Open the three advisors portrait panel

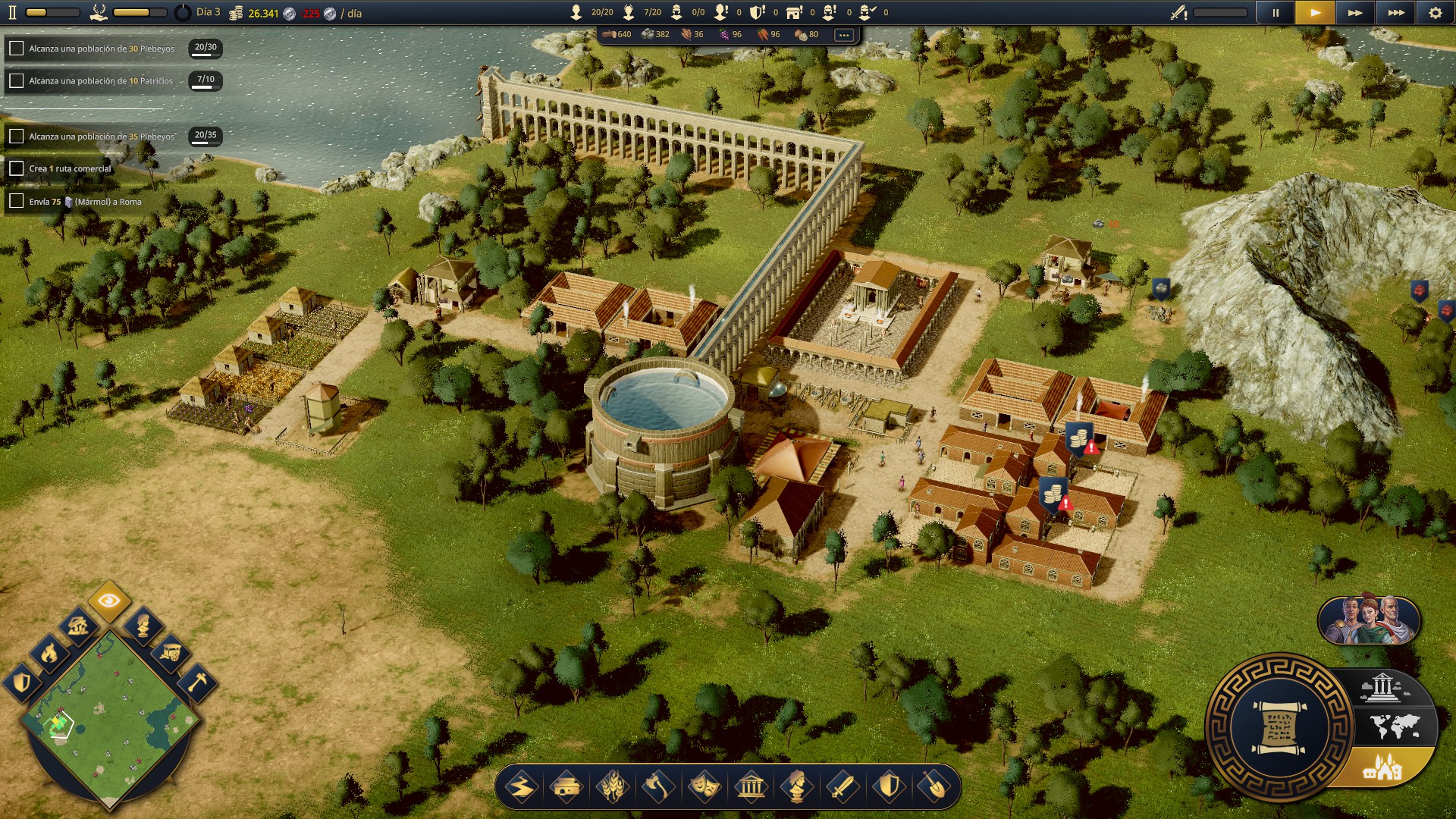coord(1369,621)
